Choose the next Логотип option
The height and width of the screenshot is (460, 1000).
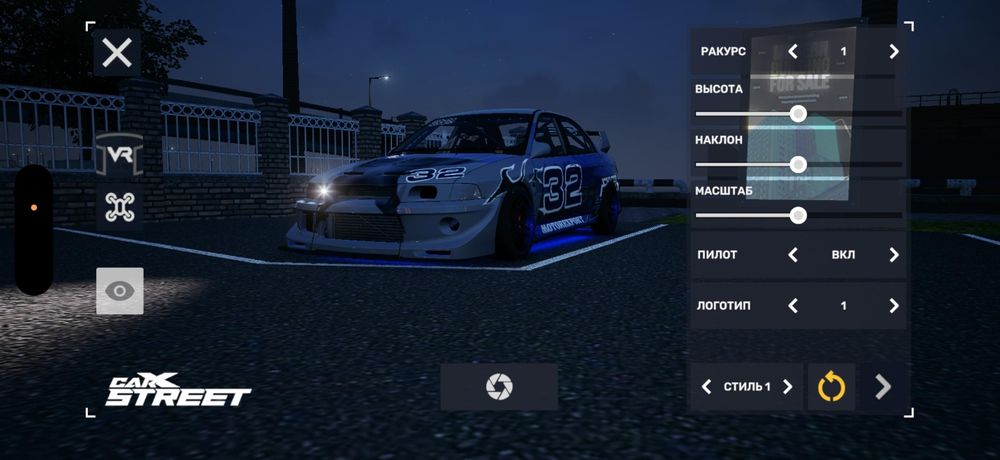point(894,306)
